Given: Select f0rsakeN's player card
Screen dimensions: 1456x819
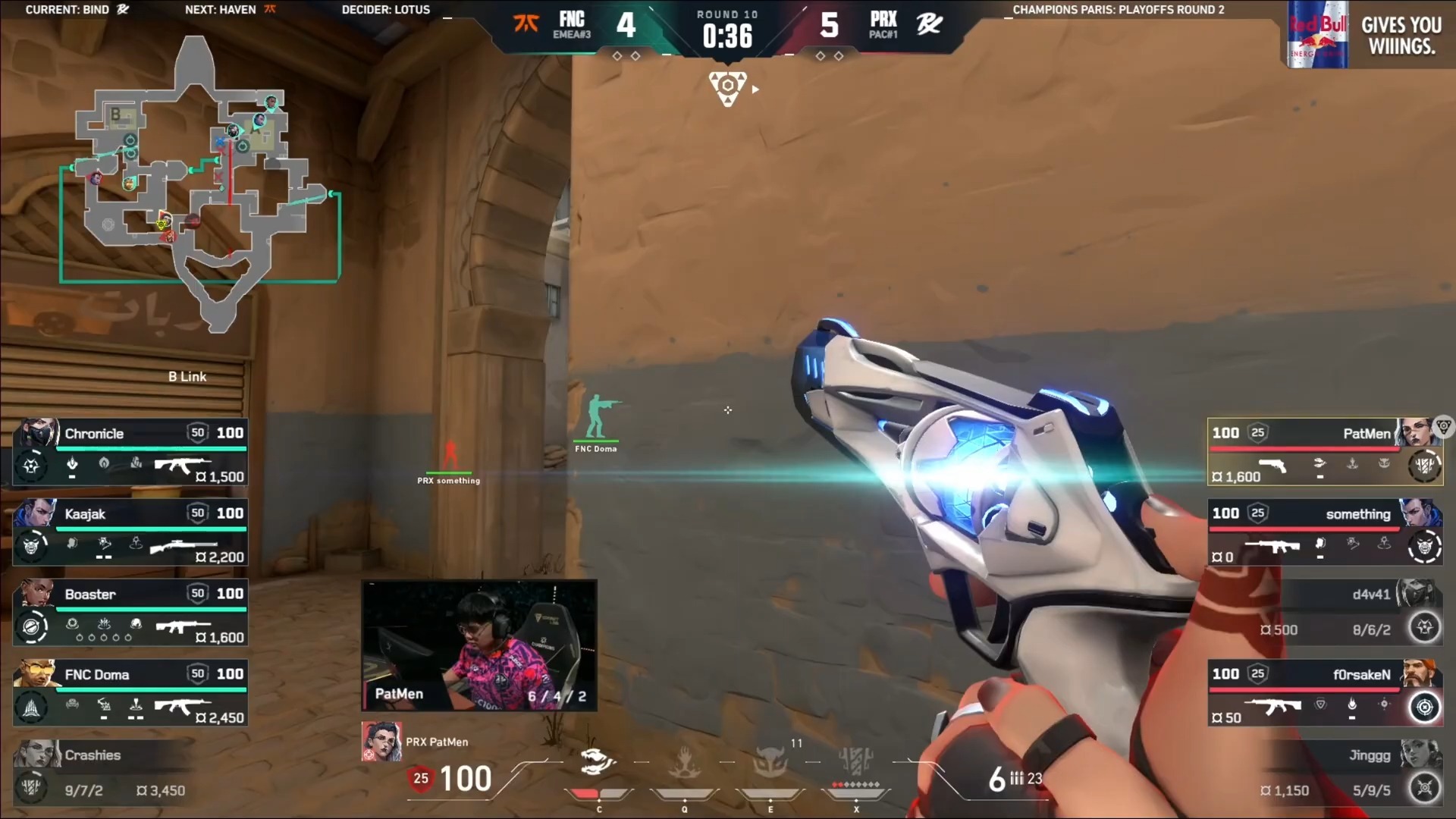Looking at the screenshot, I should [1324, 694].
